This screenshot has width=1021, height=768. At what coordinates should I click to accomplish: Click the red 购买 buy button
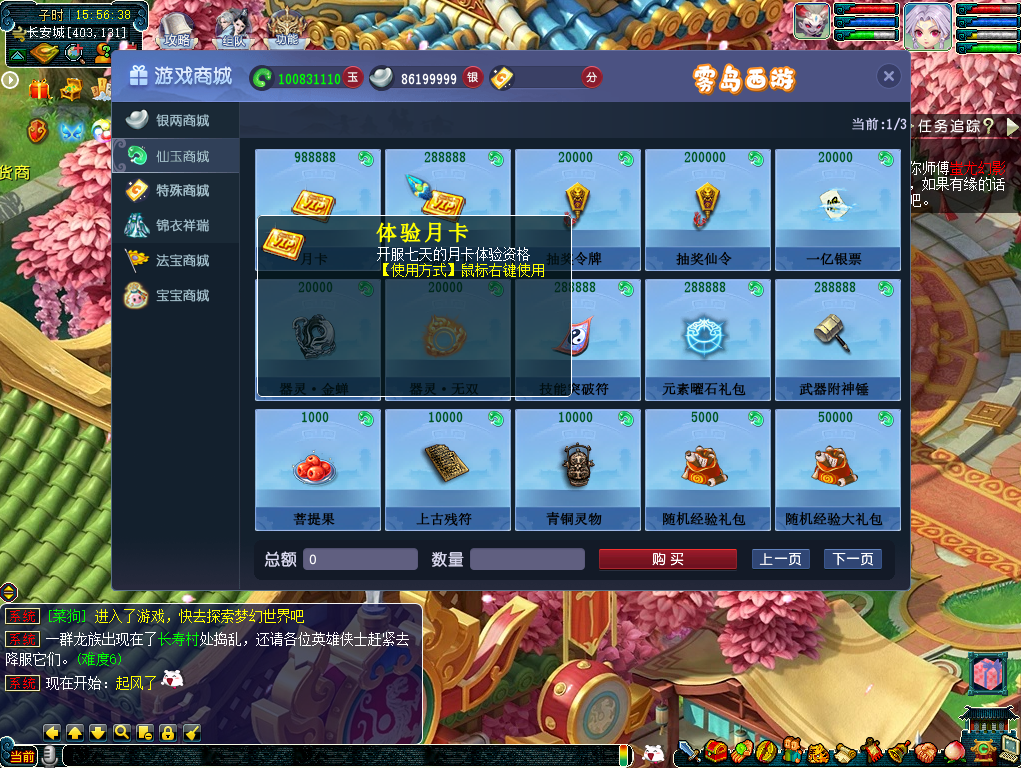667,559
